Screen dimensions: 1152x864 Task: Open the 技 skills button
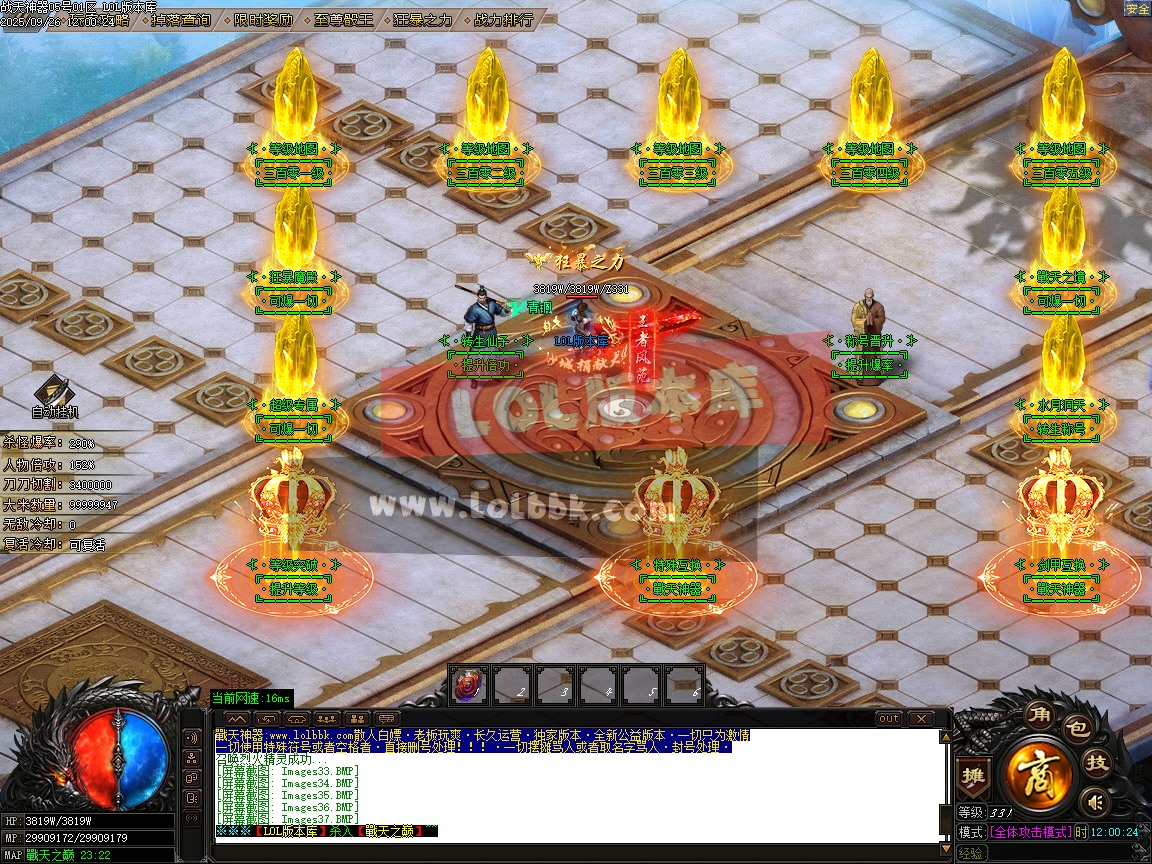1098,763
